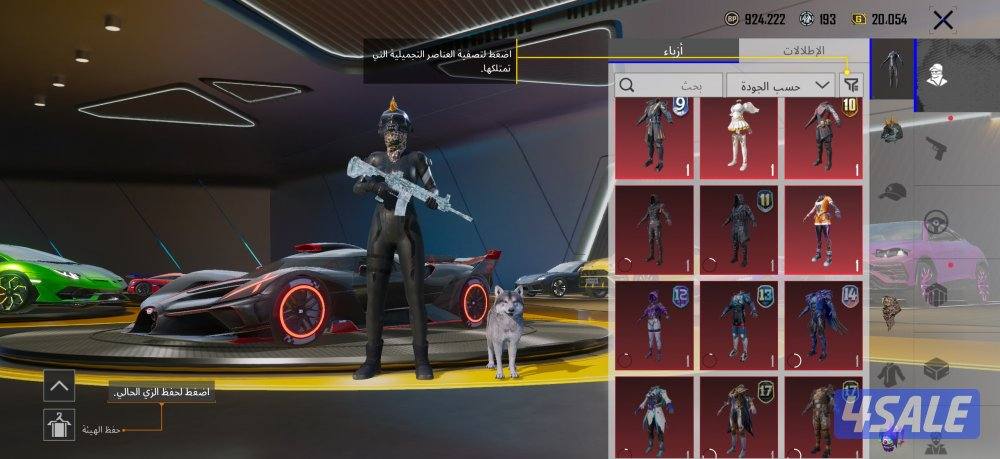Switch to the الإطلالات tab
Viewport: 1000px width, 459px height.
point(802,50)
